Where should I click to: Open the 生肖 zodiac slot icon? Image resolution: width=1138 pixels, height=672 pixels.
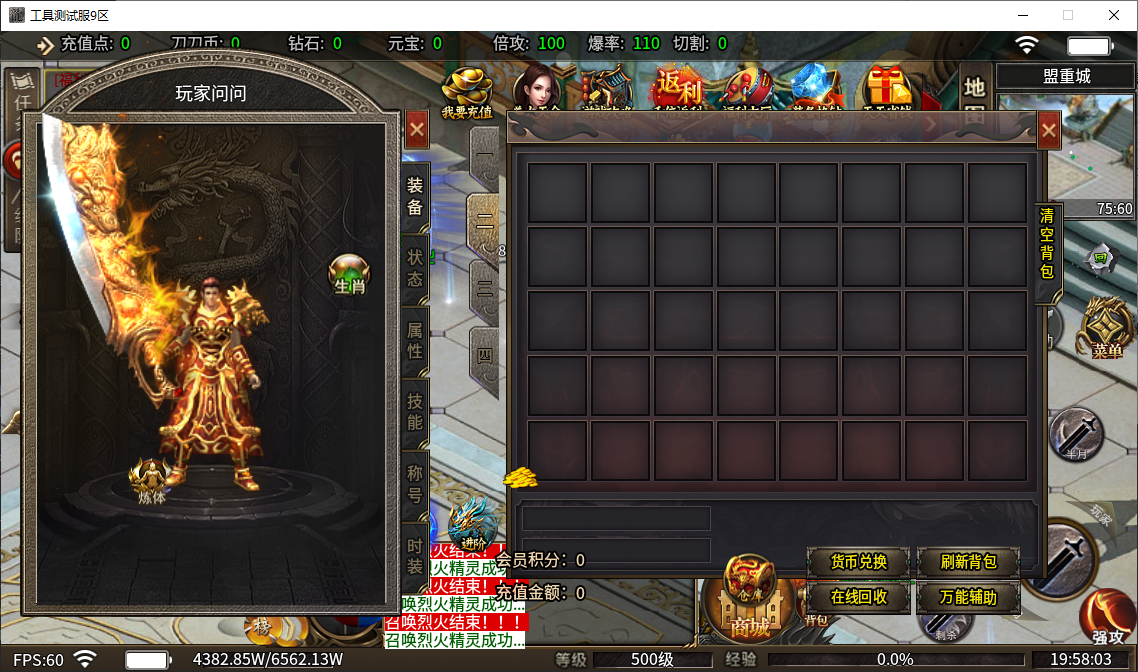pos(349,273)
